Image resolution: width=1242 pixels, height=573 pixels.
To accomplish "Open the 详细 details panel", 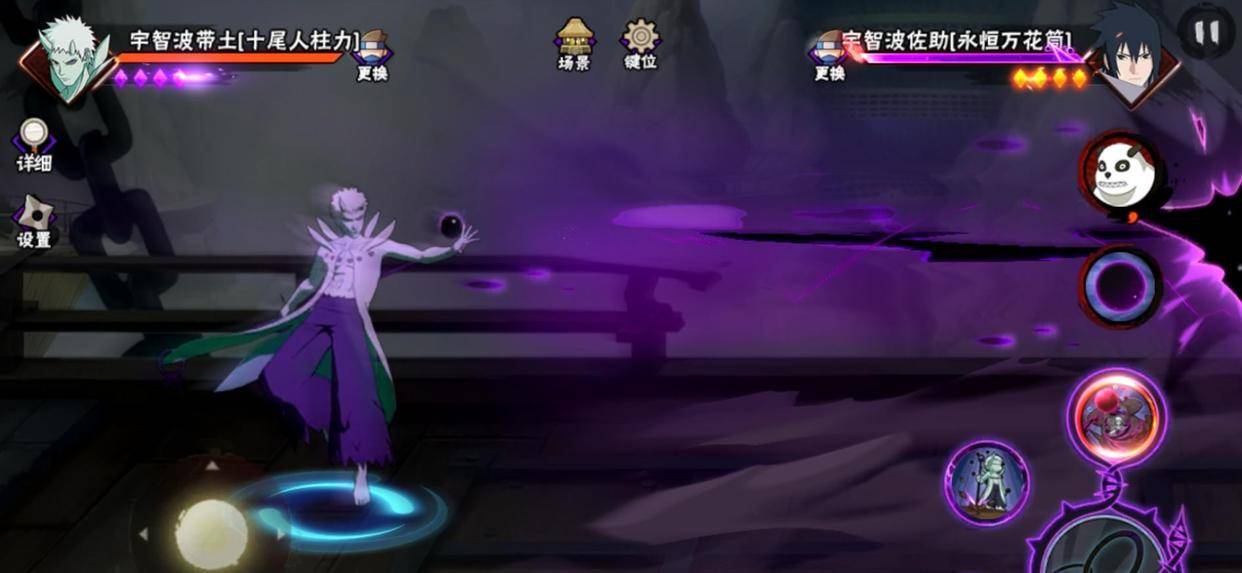I will (x=34, y=144).
